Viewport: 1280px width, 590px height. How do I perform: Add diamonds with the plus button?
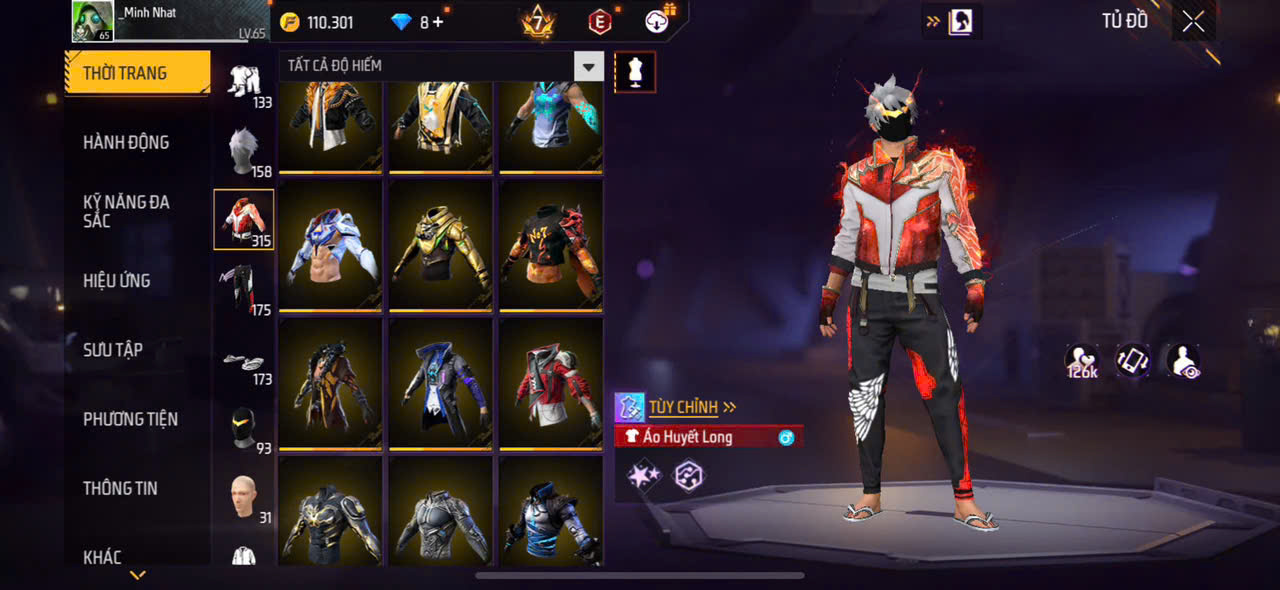pyautogui.click(x=438, y=22)
